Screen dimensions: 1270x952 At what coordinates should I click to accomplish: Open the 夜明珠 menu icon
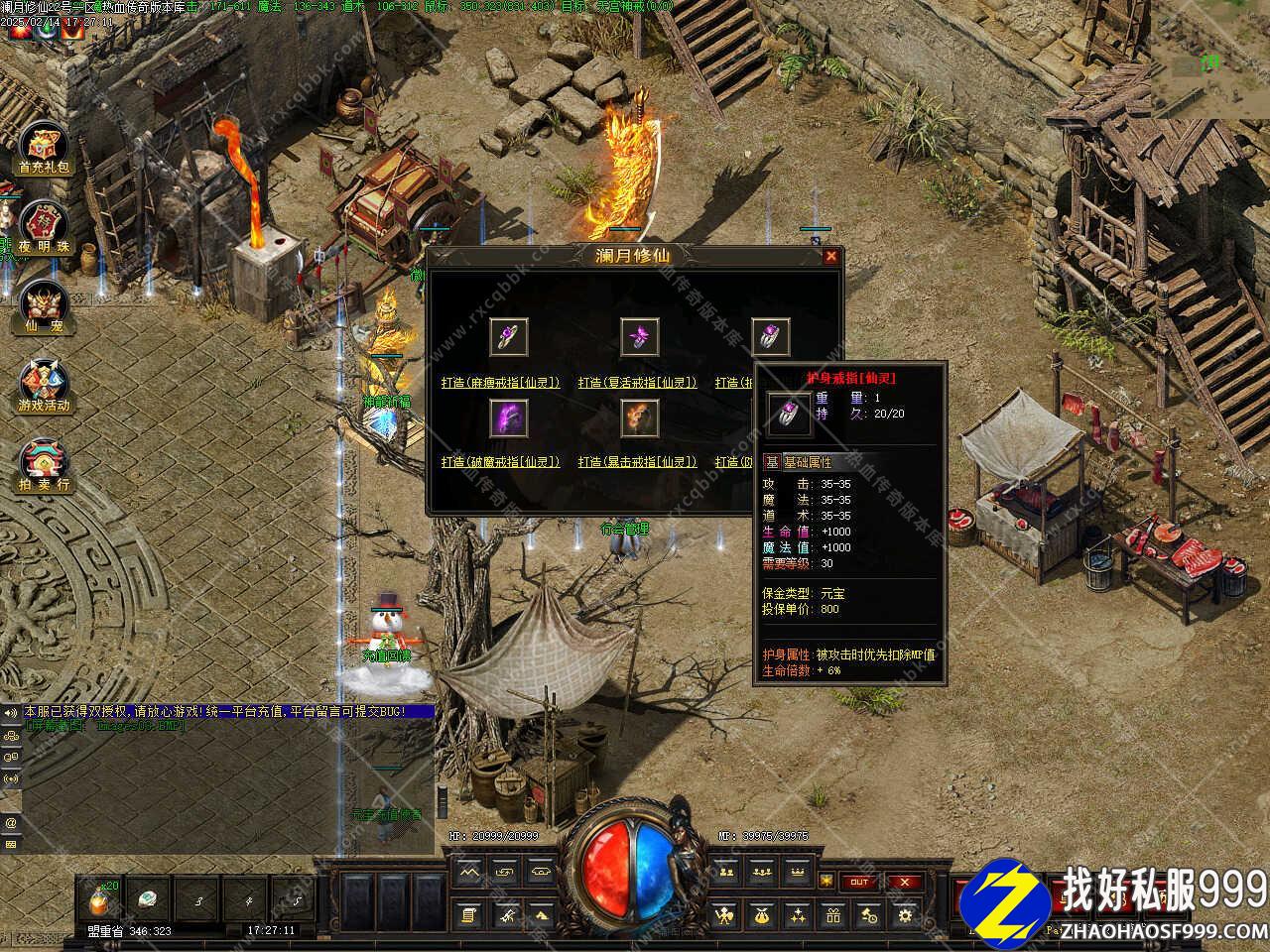click(45, 227)
